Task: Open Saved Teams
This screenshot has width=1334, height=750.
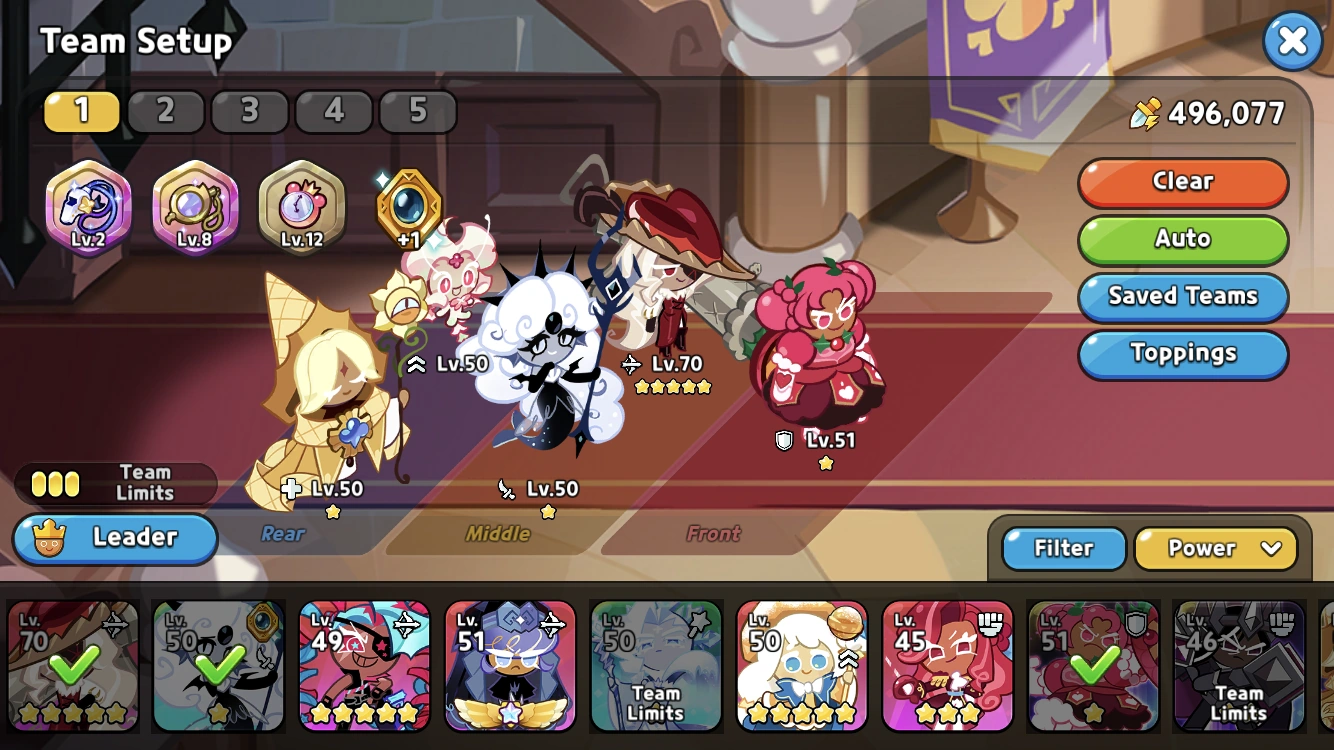Action: 1183,296
